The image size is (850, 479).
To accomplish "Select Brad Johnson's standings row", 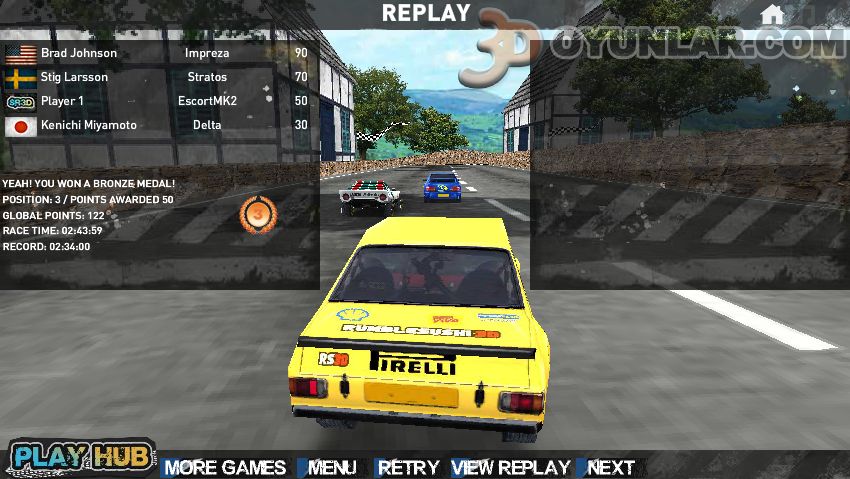I will [x=158, y=53].
